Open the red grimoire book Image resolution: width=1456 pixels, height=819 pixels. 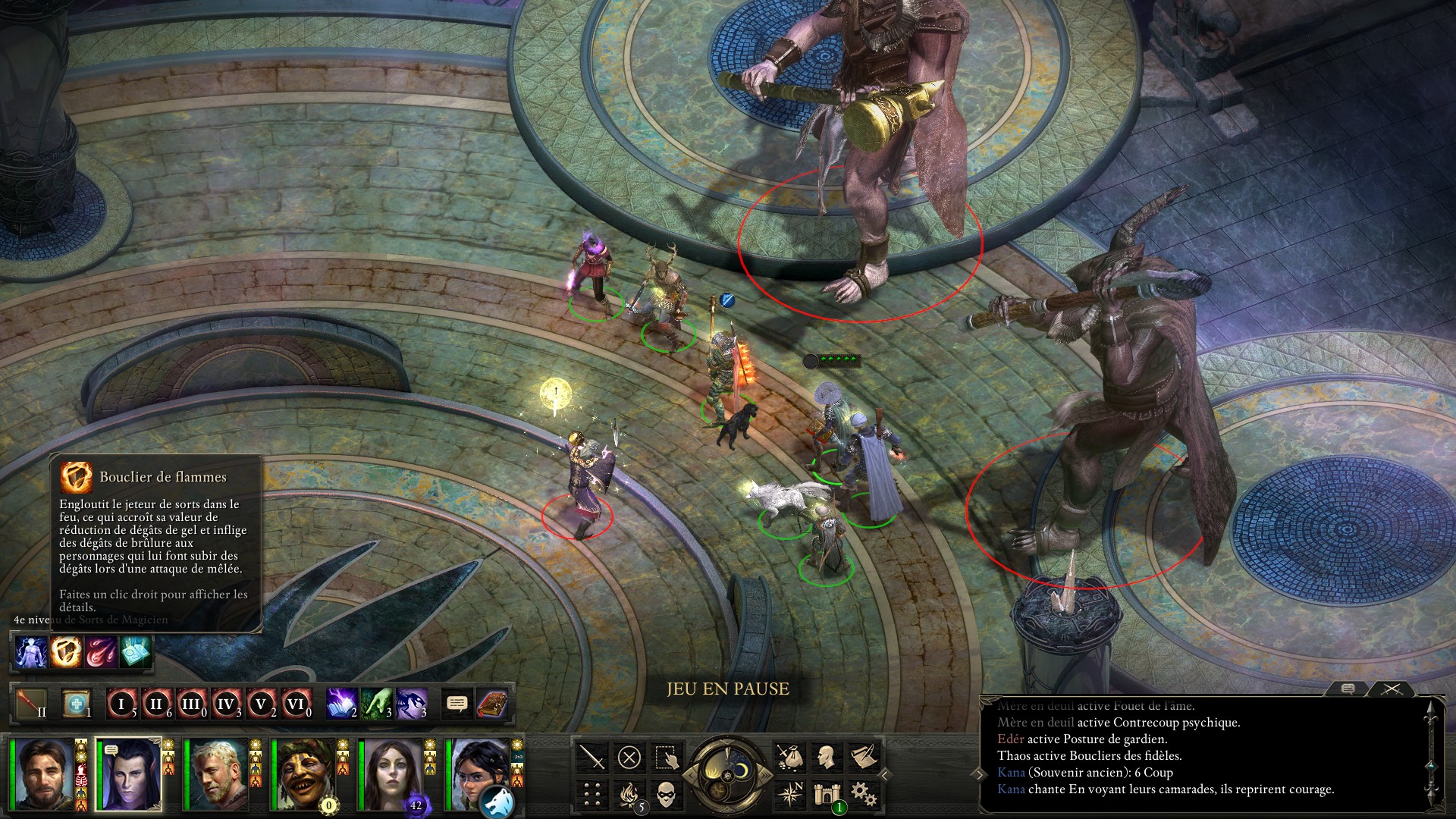click(492, 704)
